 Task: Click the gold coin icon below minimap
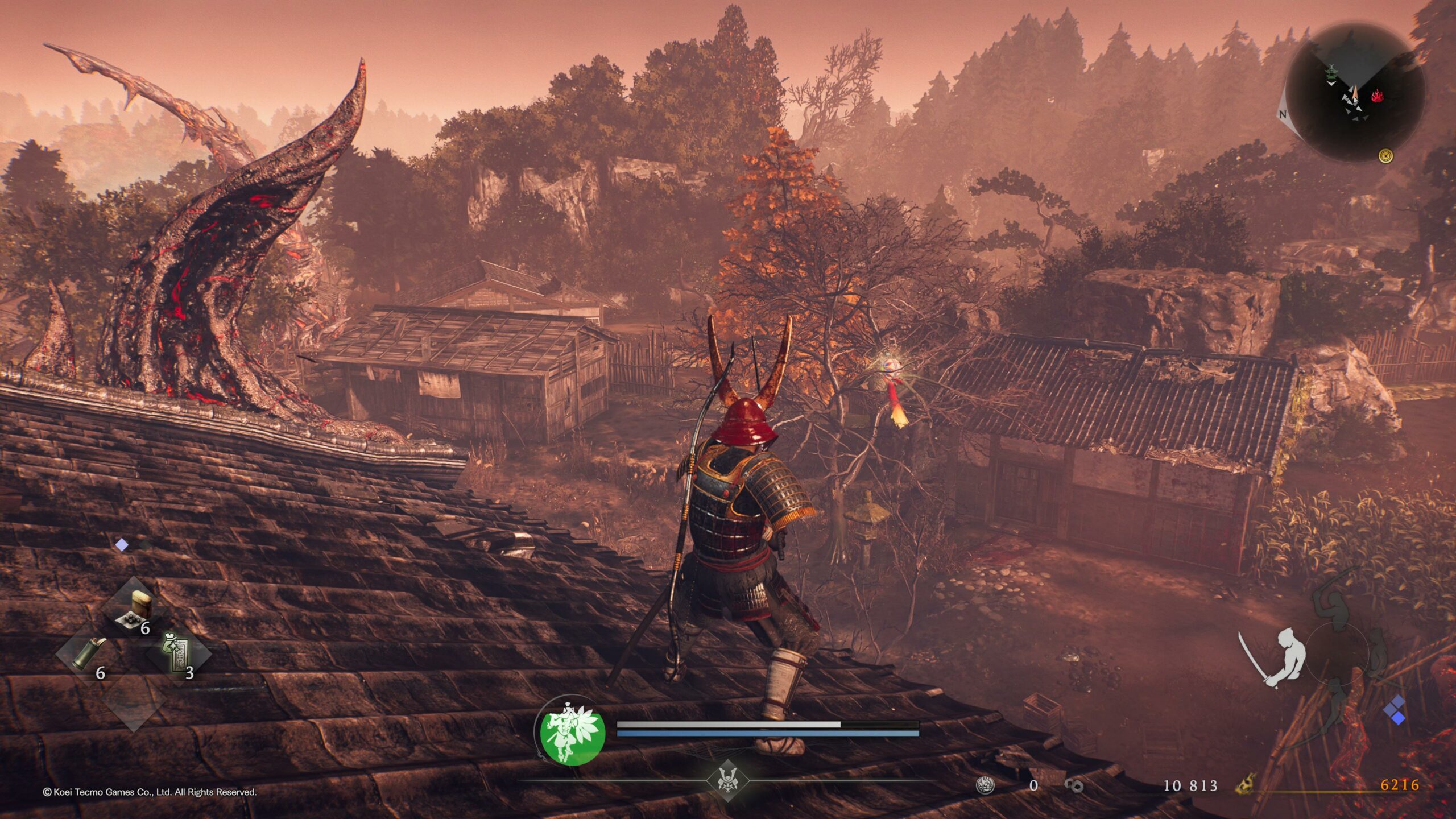point(1386,155)
